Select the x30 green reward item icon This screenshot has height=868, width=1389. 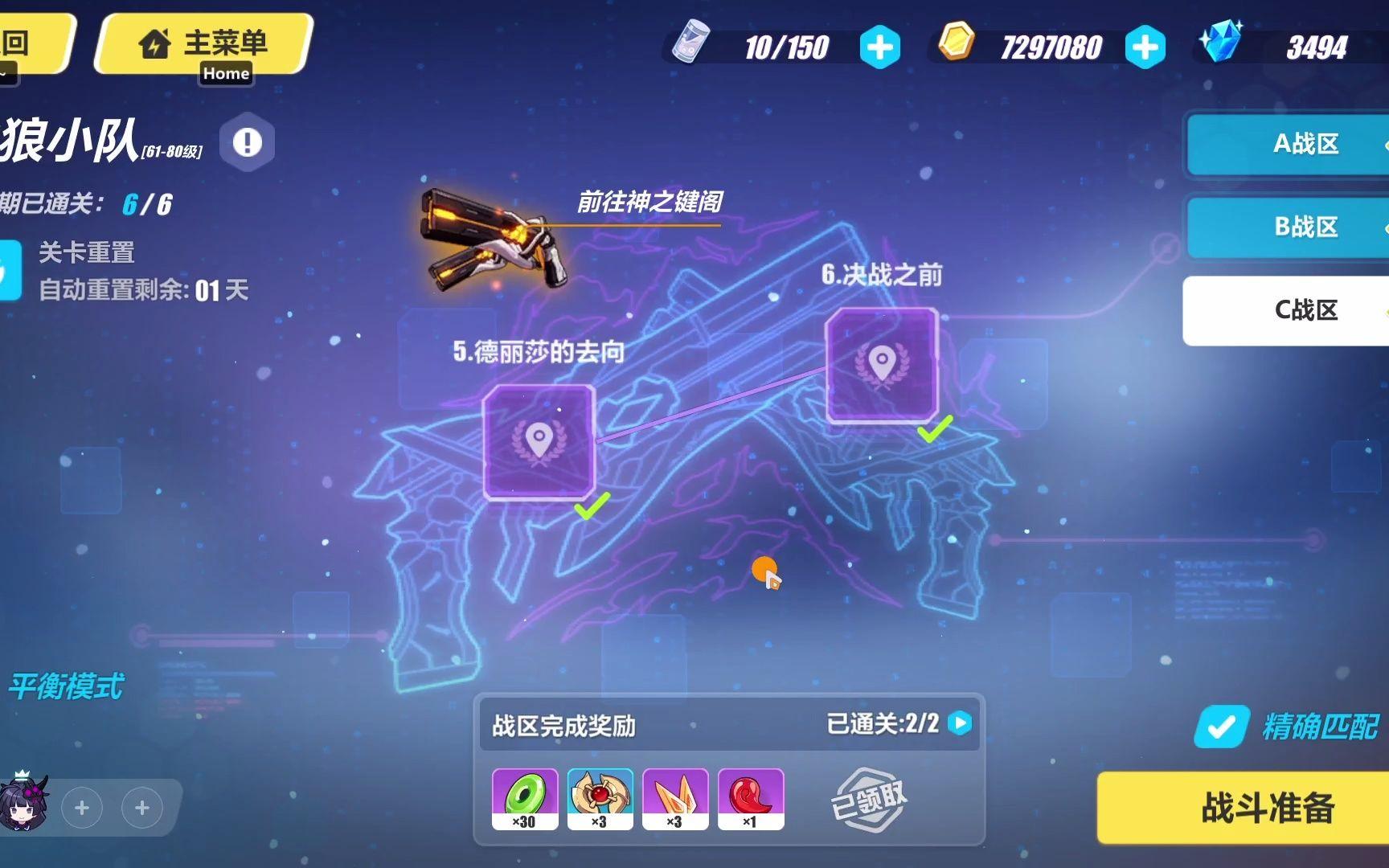click(524, 796)
